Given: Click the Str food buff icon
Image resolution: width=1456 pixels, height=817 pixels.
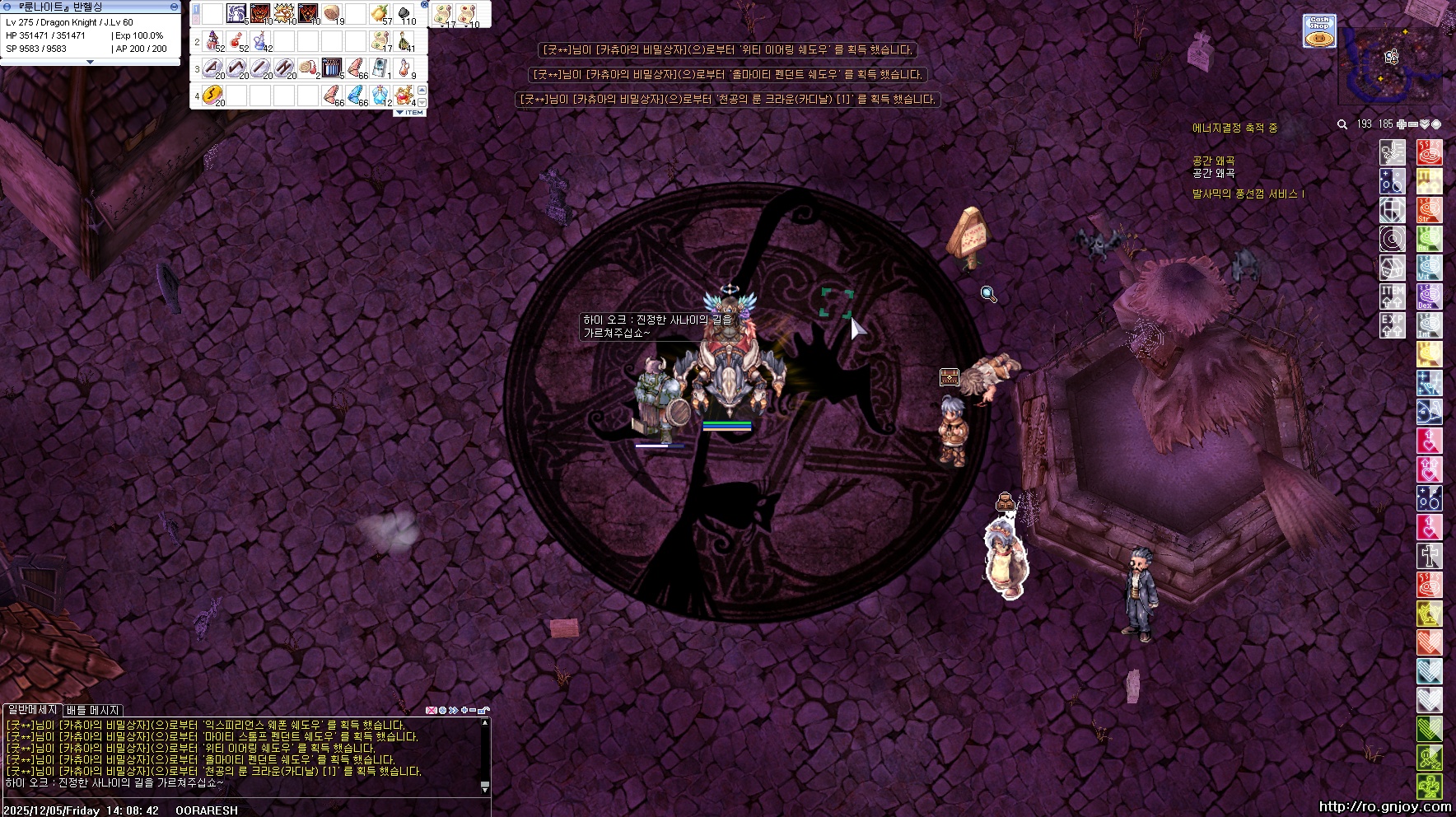Looking at the screenshot, I should 1429,210.
